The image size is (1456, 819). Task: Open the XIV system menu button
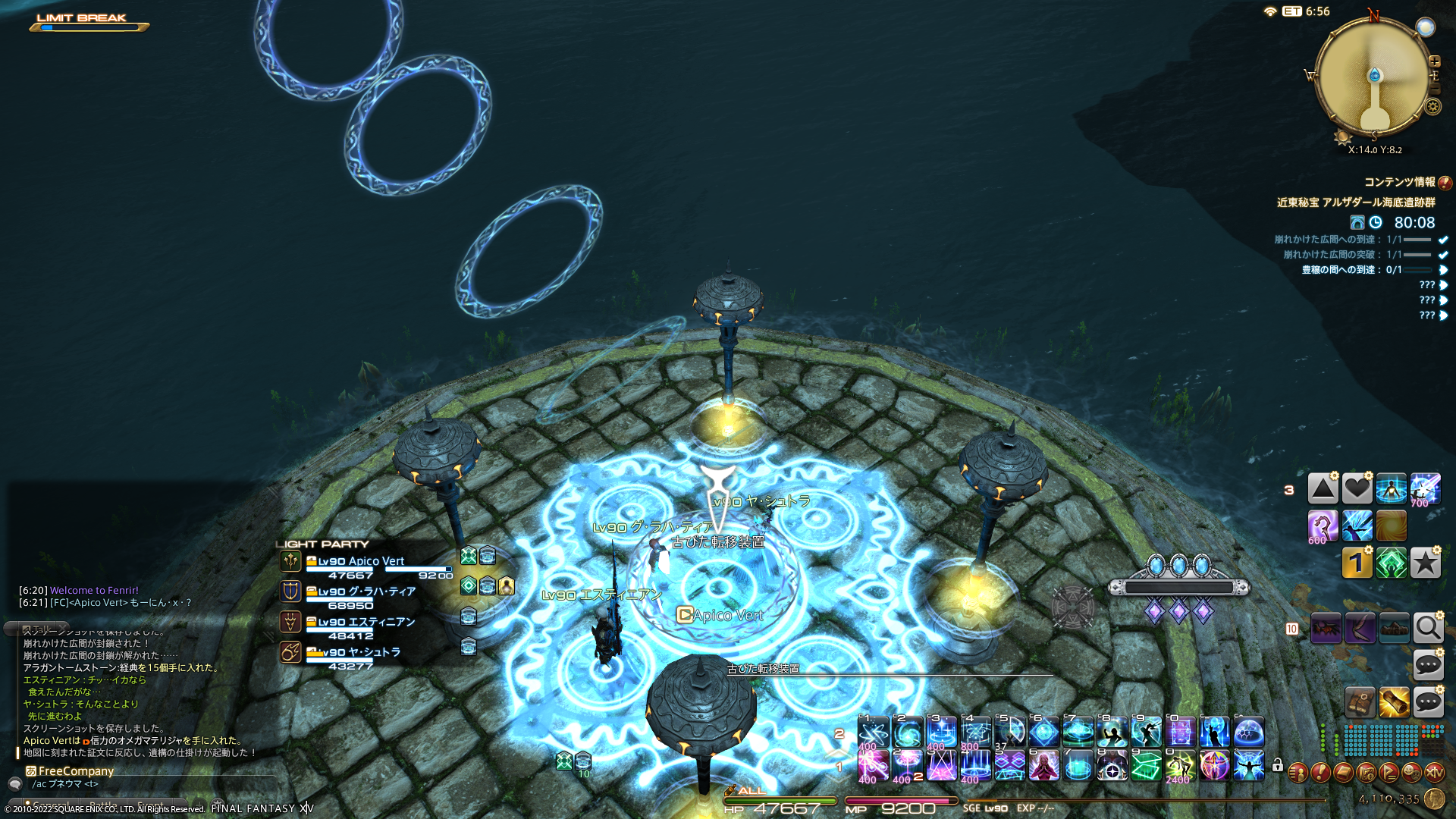pos(1434,773)
